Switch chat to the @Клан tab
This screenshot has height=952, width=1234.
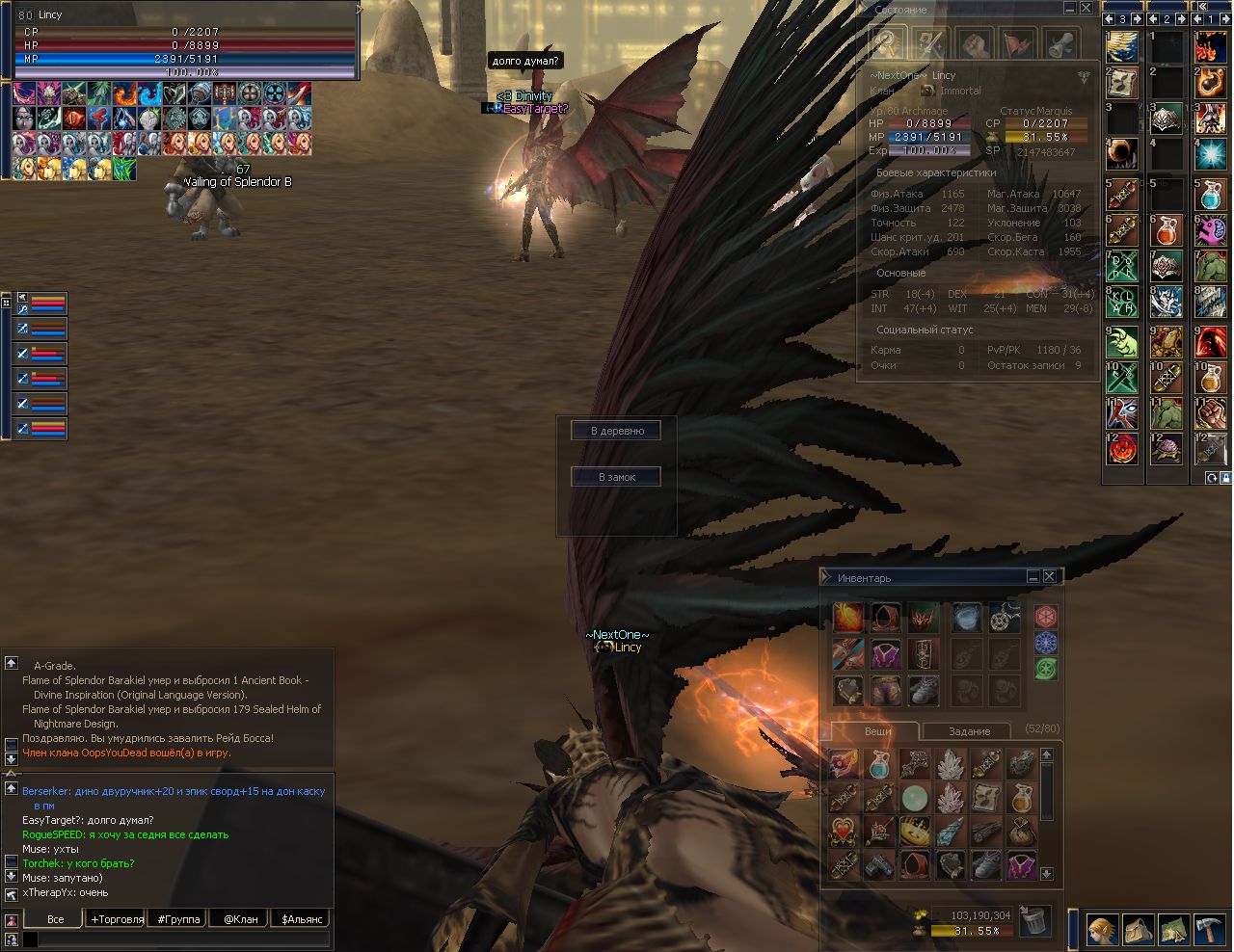click(x=240, y=918)
